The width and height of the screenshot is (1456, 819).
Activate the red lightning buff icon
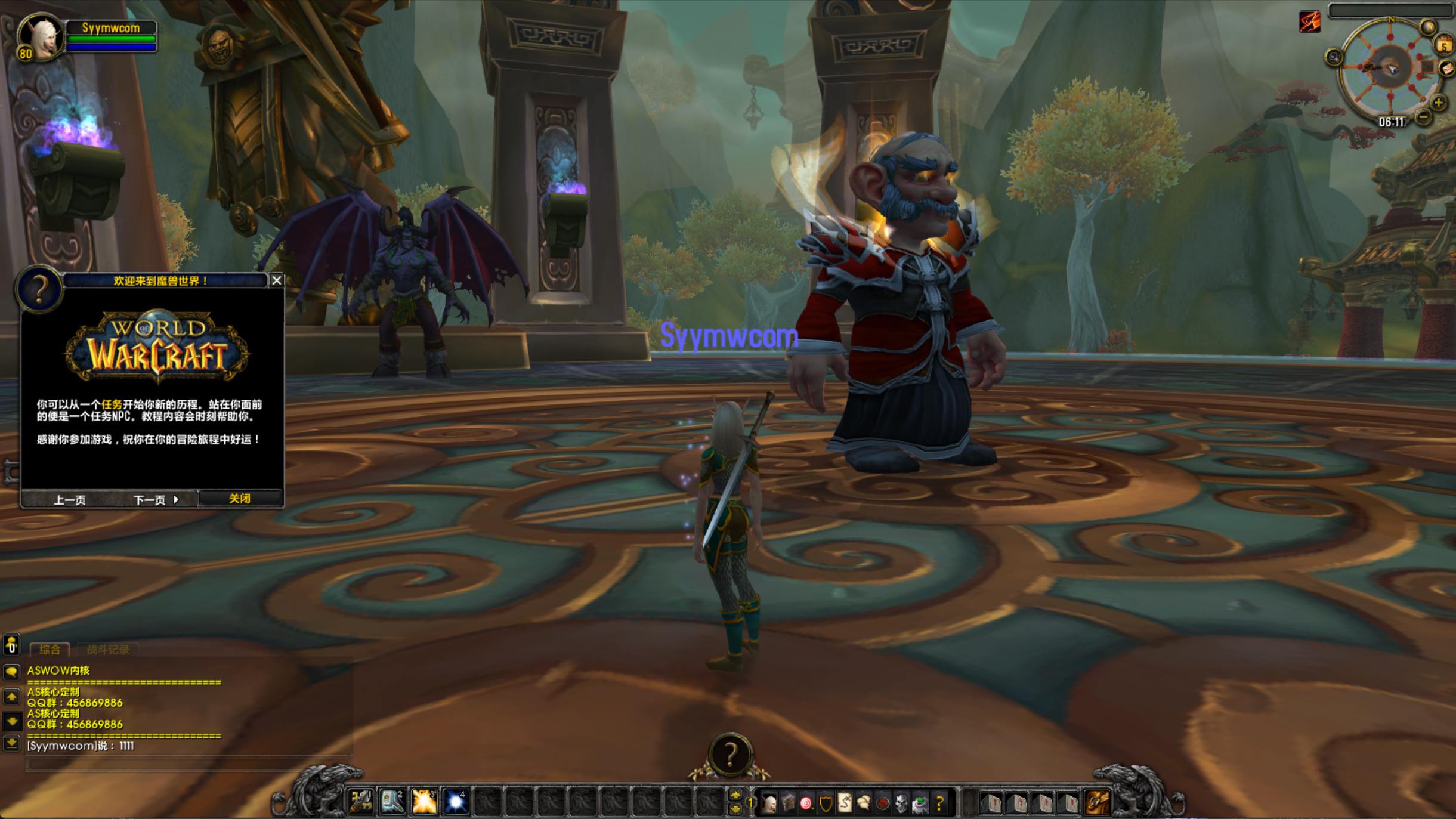[1310, 21]
